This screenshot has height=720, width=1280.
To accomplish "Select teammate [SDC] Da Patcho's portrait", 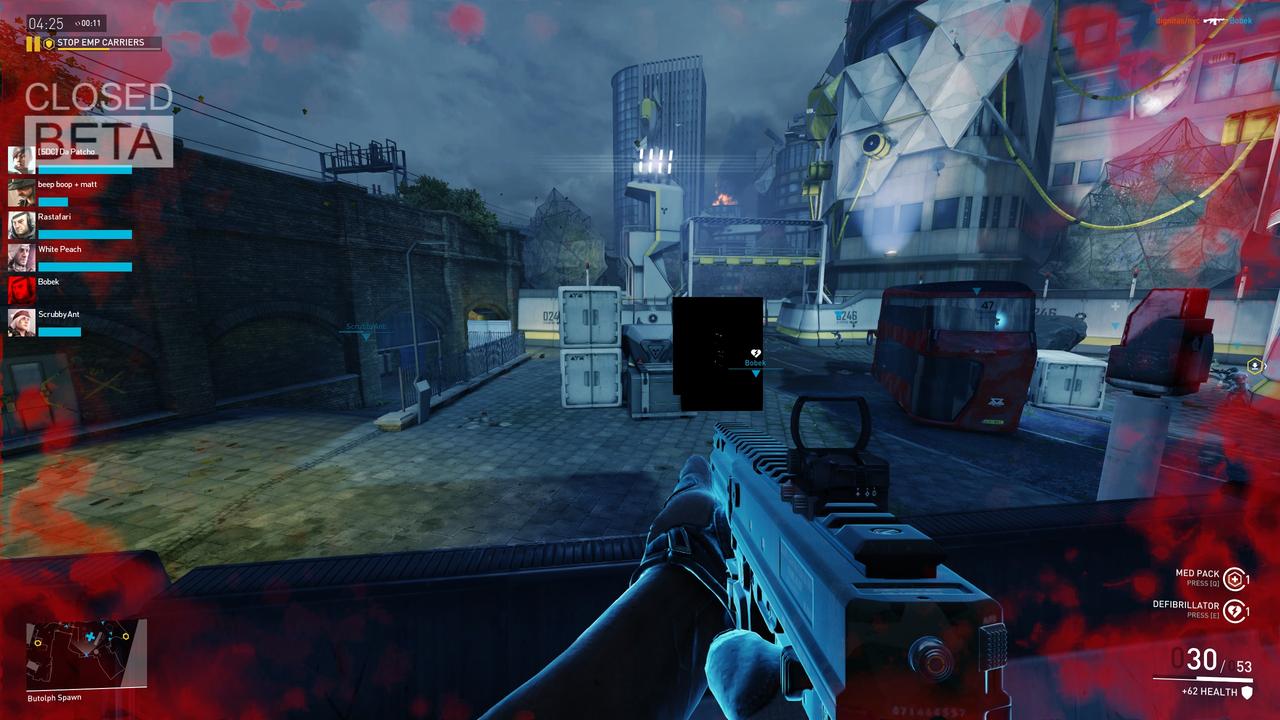I will pos(22,160).
